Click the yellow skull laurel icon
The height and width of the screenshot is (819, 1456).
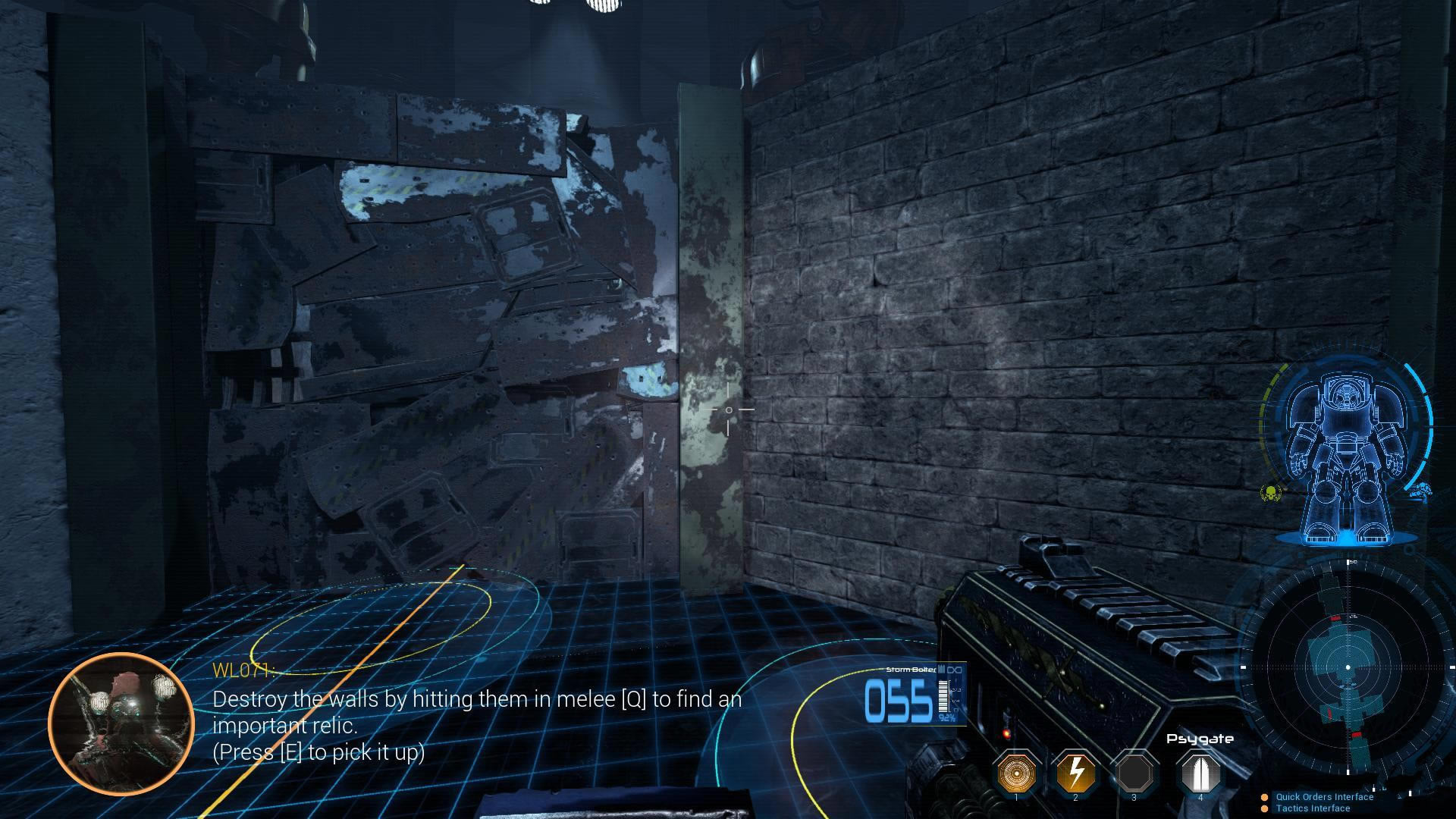click(1269, 493)
